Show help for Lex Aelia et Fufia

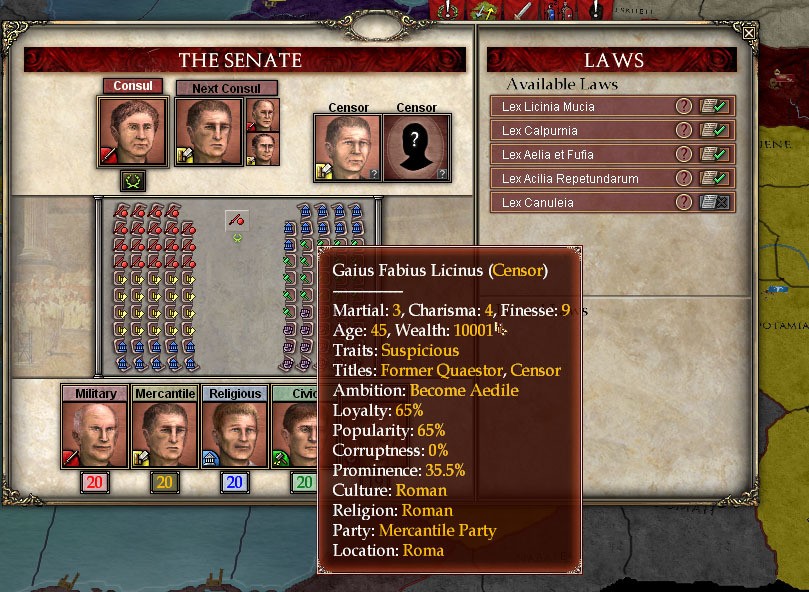point(684,154)
